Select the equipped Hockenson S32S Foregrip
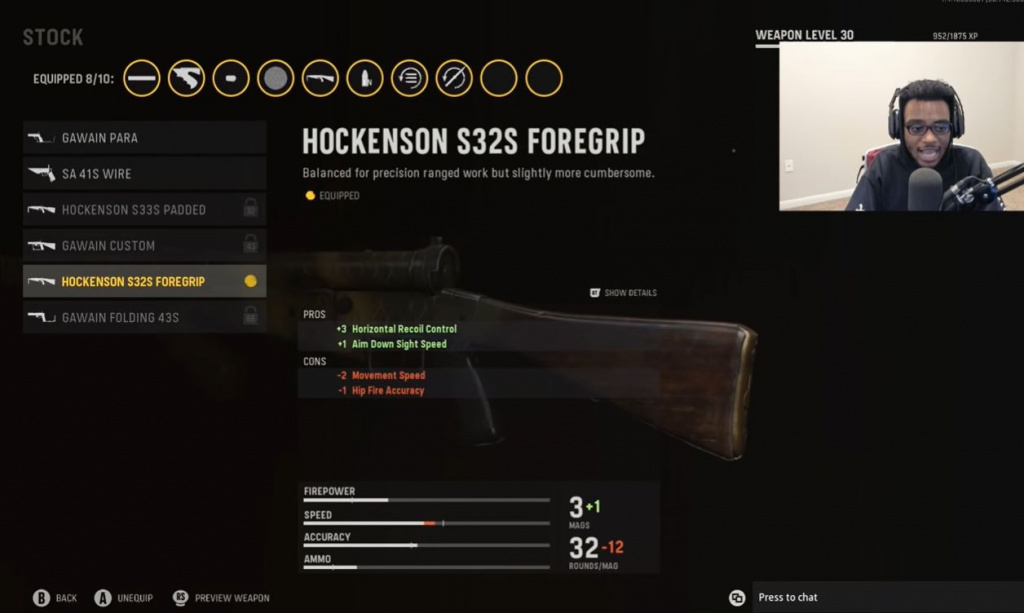 point(144,282)
